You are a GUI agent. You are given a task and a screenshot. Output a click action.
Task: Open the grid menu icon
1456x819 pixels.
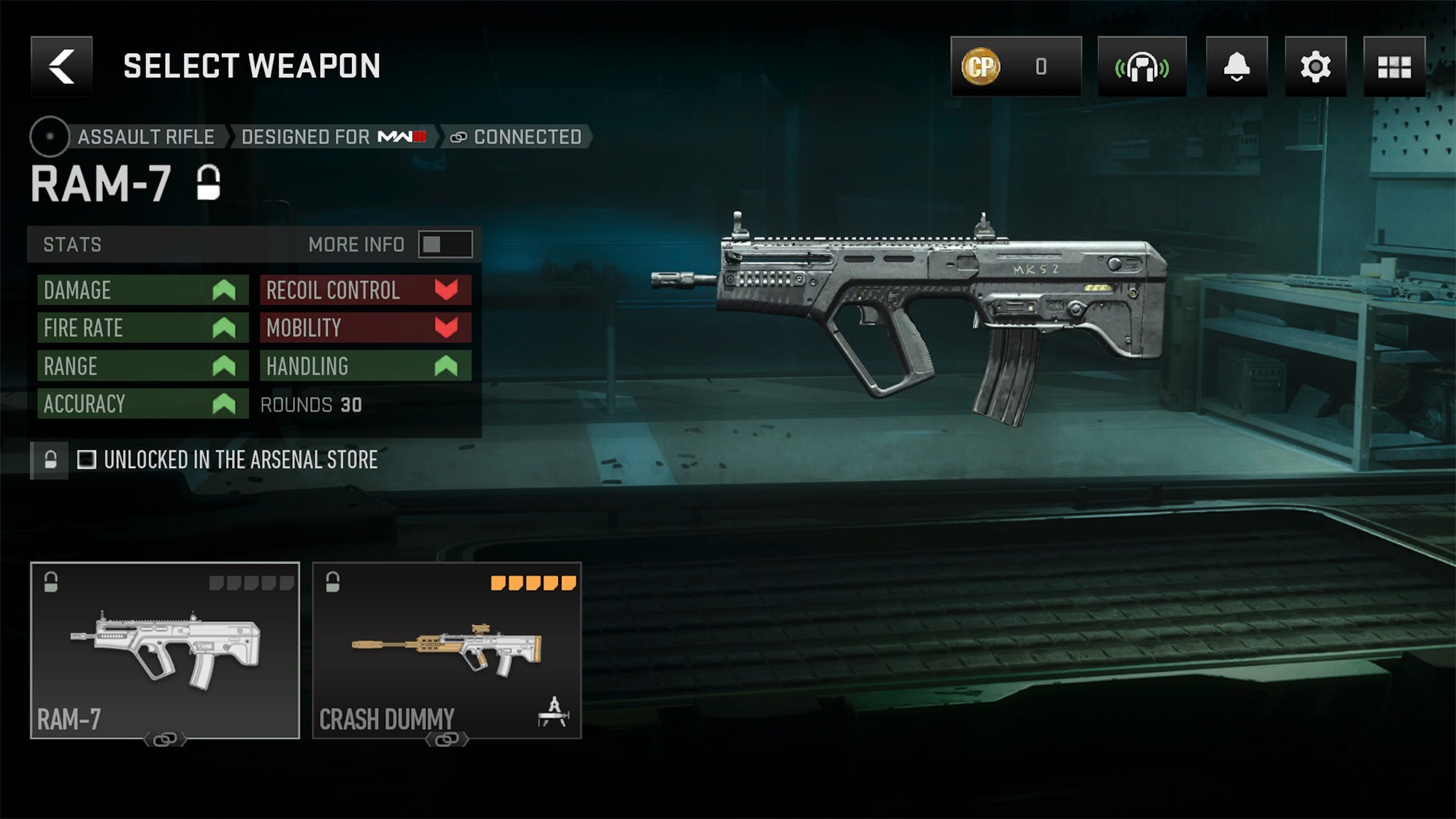1394,67
